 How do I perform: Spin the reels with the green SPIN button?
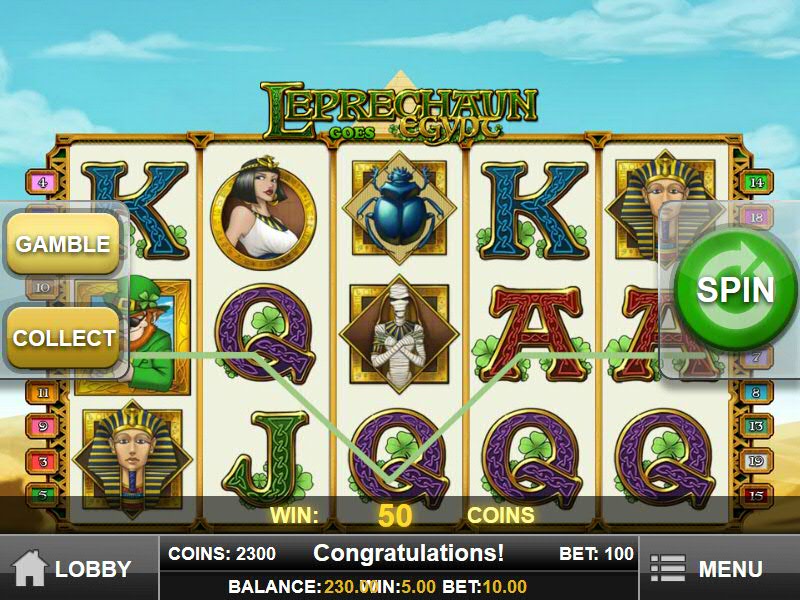(x=735, y=290)
